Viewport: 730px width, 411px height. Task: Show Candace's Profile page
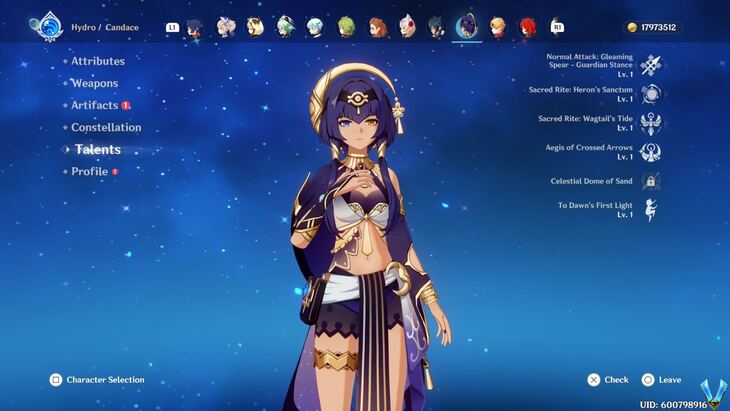pos(89,171)
